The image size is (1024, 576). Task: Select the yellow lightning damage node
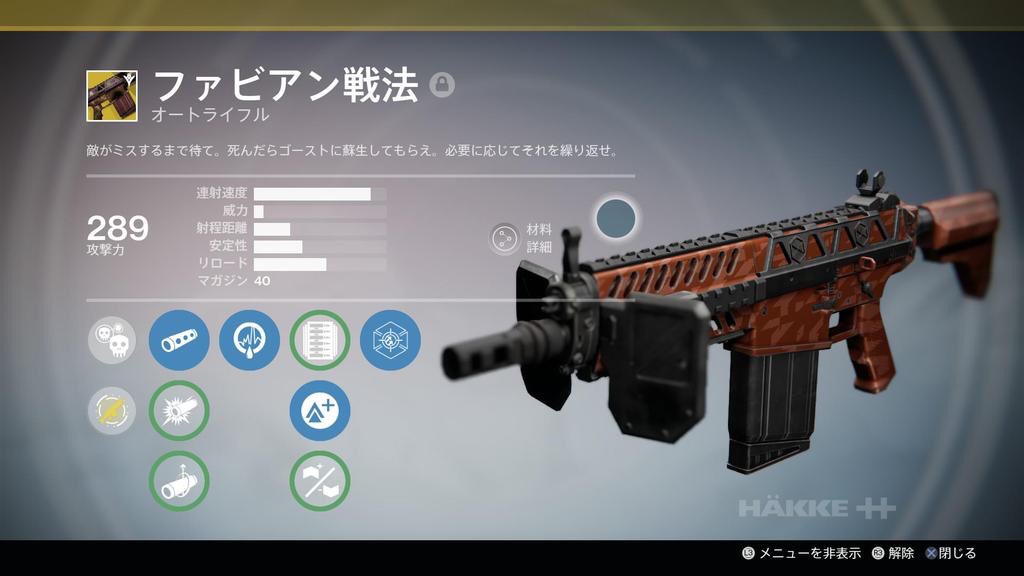pyautogui.click(x=112, y=411)
